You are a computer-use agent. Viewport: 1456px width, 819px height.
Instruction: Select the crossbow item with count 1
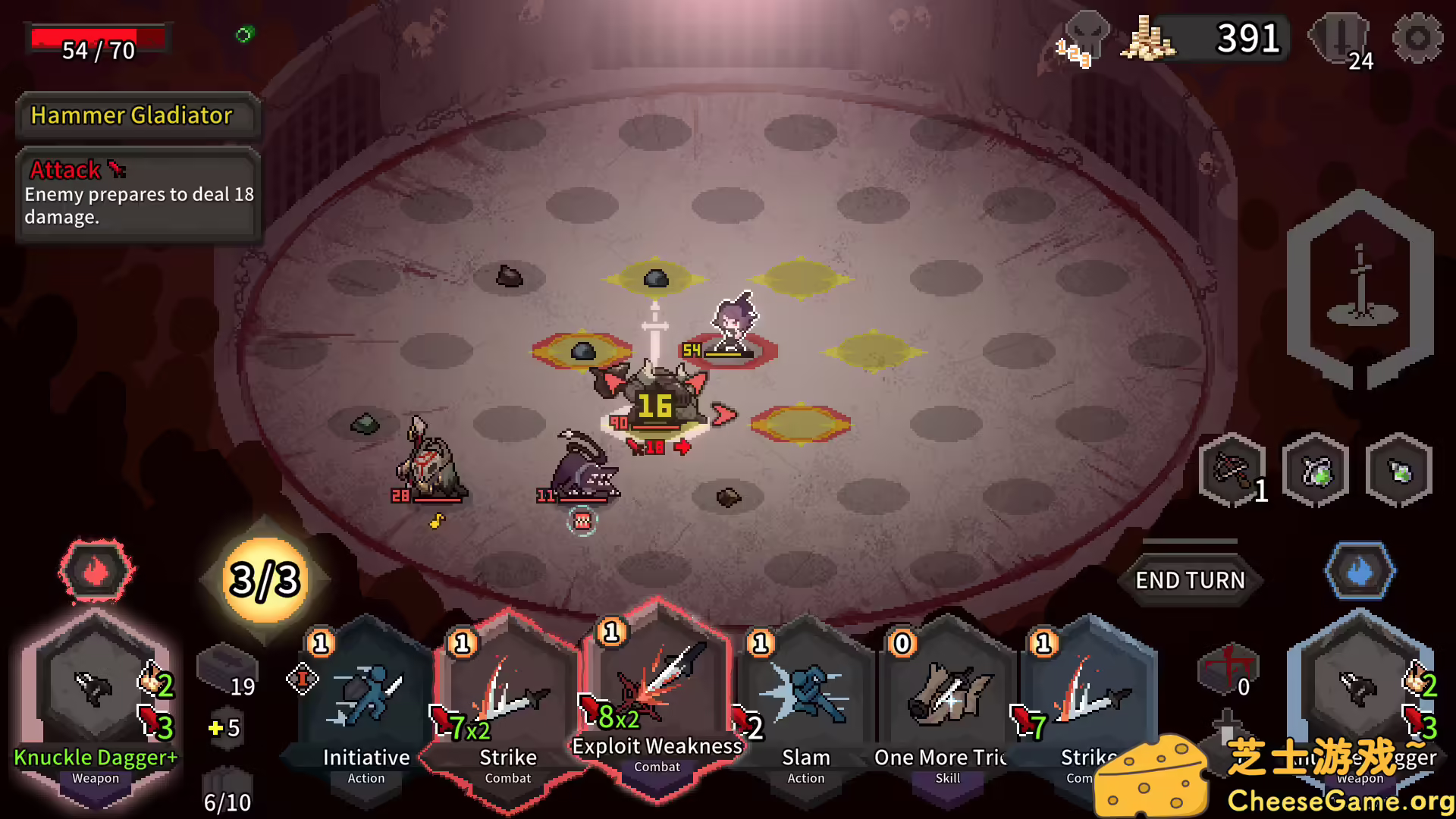1232,470
